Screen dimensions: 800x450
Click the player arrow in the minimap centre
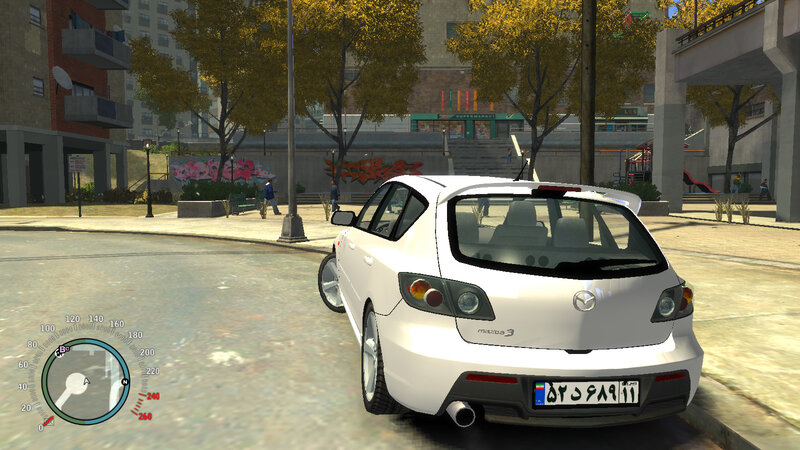tap(86, 383)
